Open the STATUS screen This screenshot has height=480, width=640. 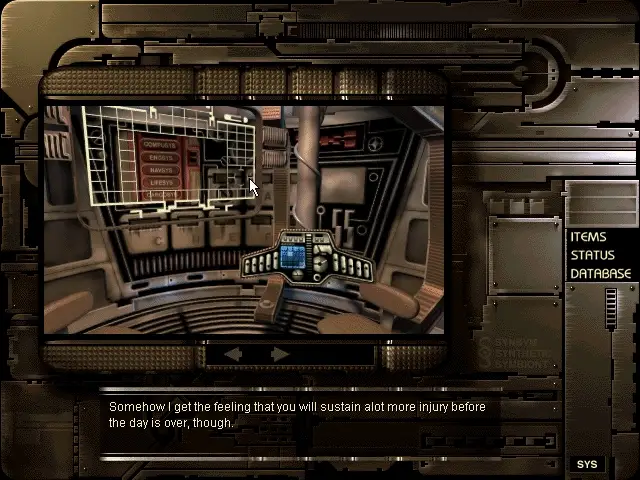592,255
